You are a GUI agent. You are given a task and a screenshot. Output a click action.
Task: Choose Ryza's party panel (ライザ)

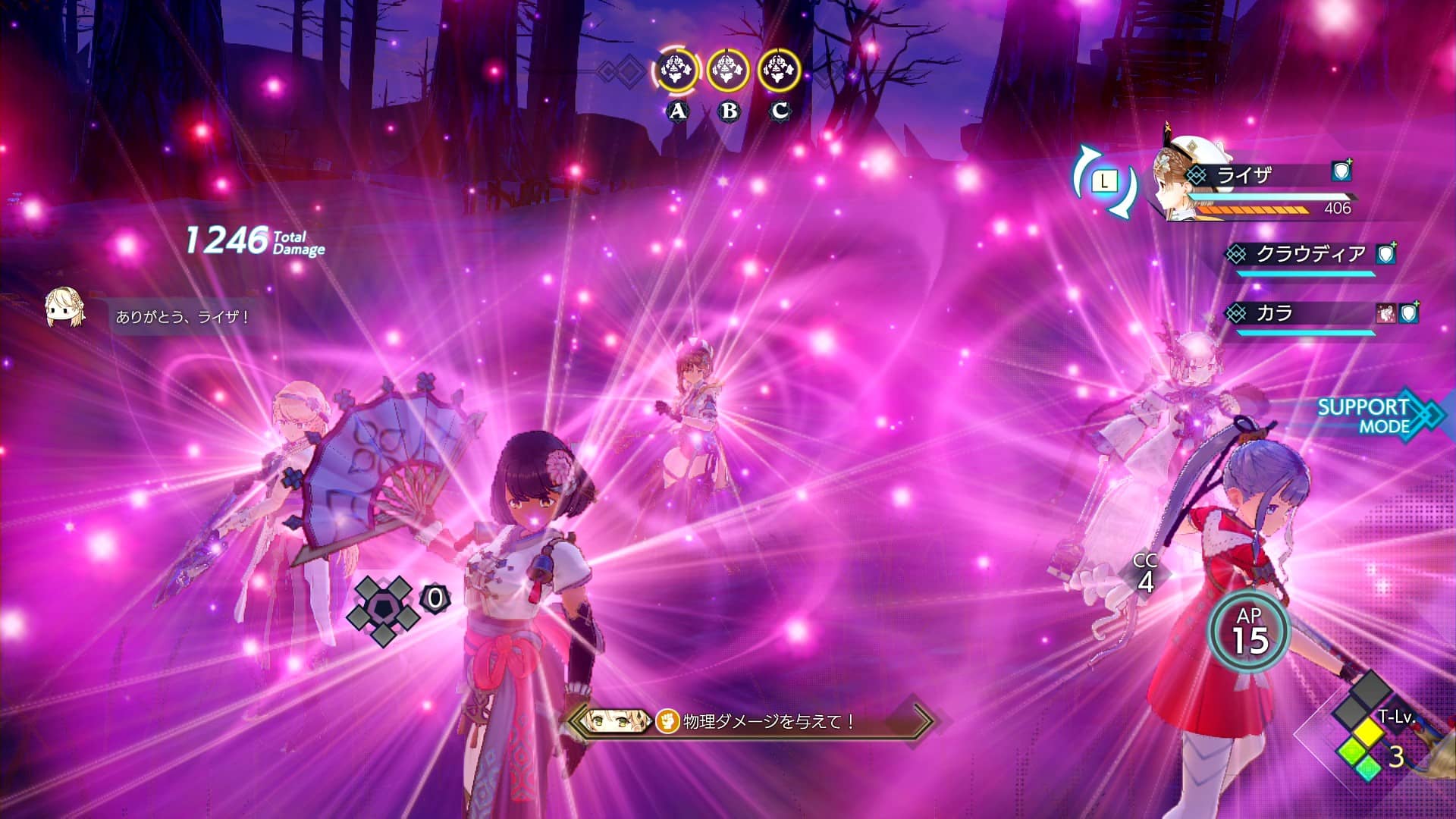point(1259,188)
